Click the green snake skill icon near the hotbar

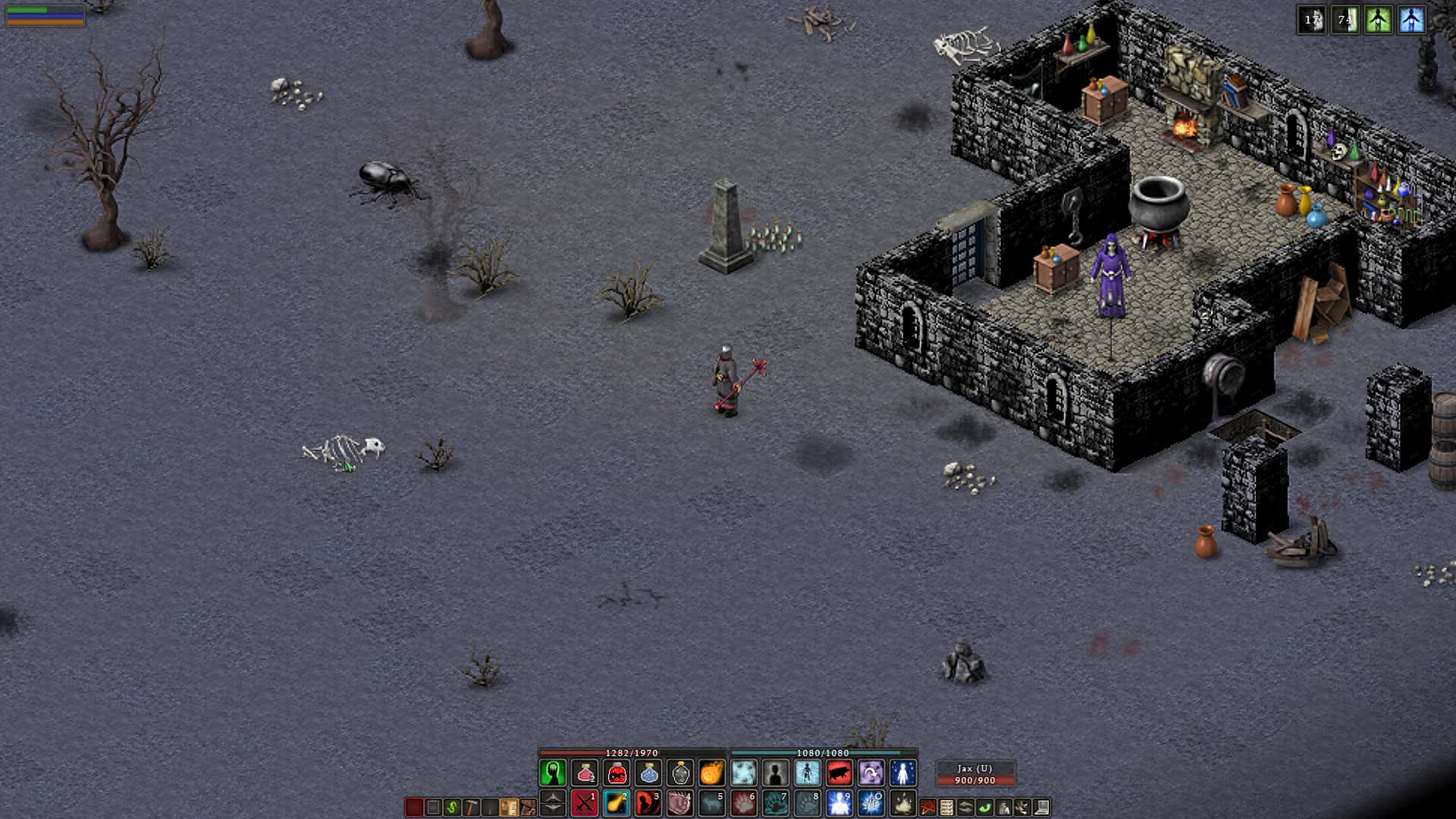452,807
